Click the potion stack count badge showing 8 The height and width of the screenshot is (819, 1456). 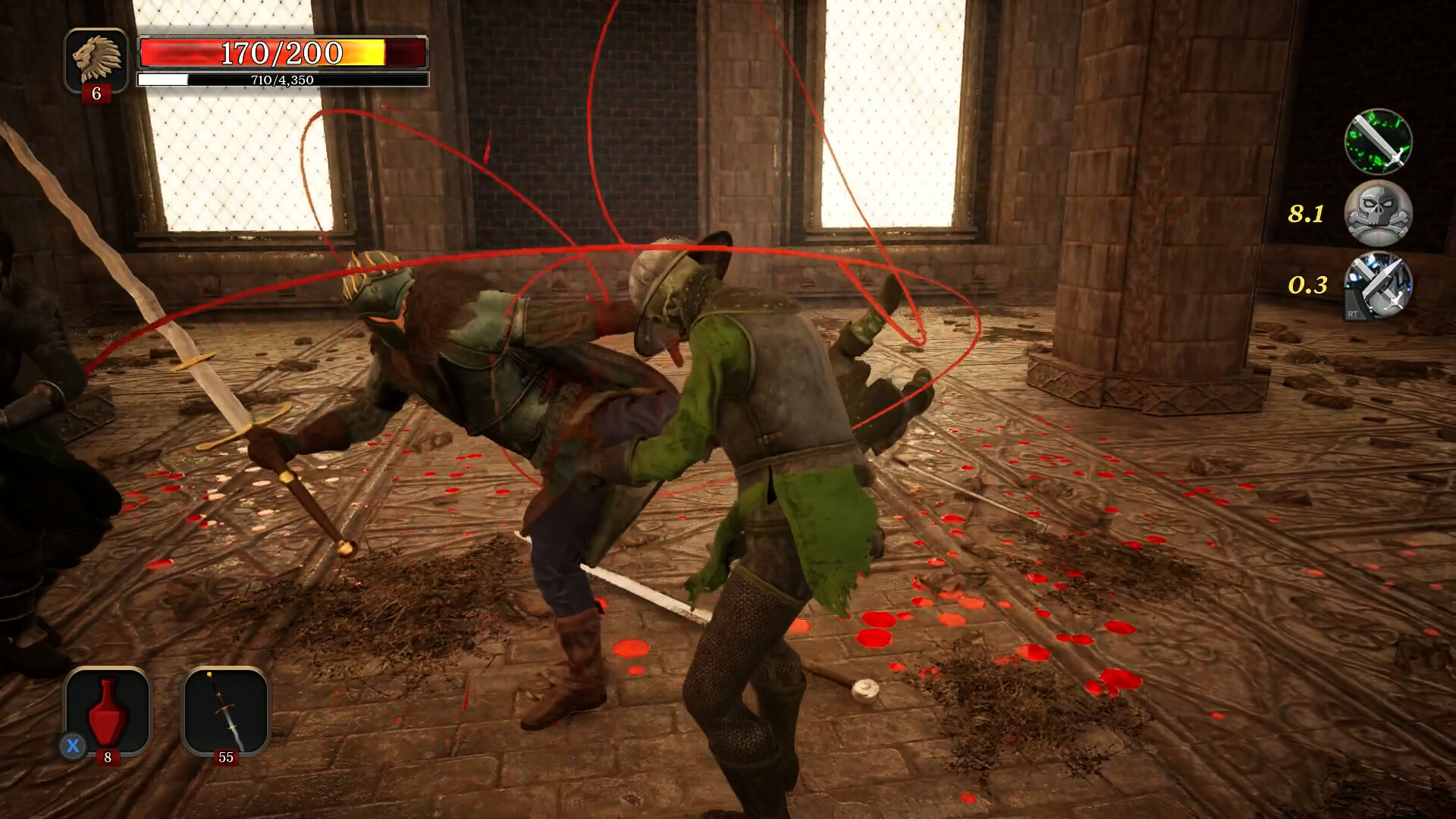pyautogui.click(x=108, y=756)
